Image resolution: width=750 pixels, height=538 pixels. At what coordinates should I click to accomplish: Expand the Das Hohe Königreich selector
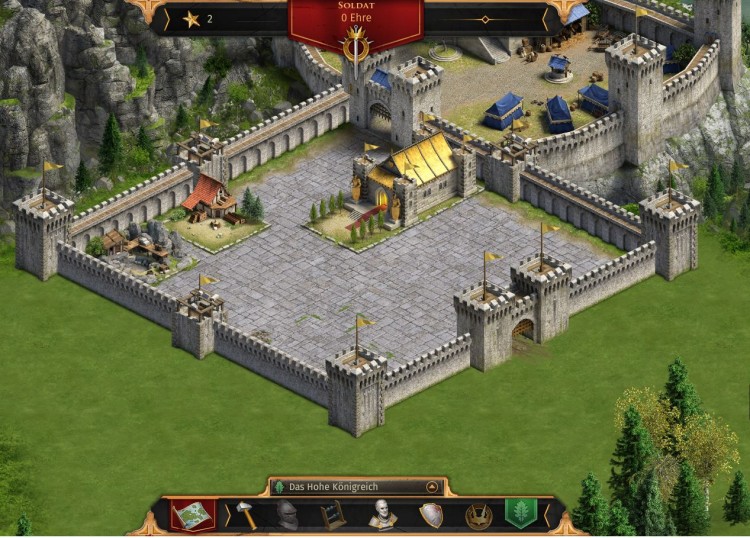click(x=432, y=487)
